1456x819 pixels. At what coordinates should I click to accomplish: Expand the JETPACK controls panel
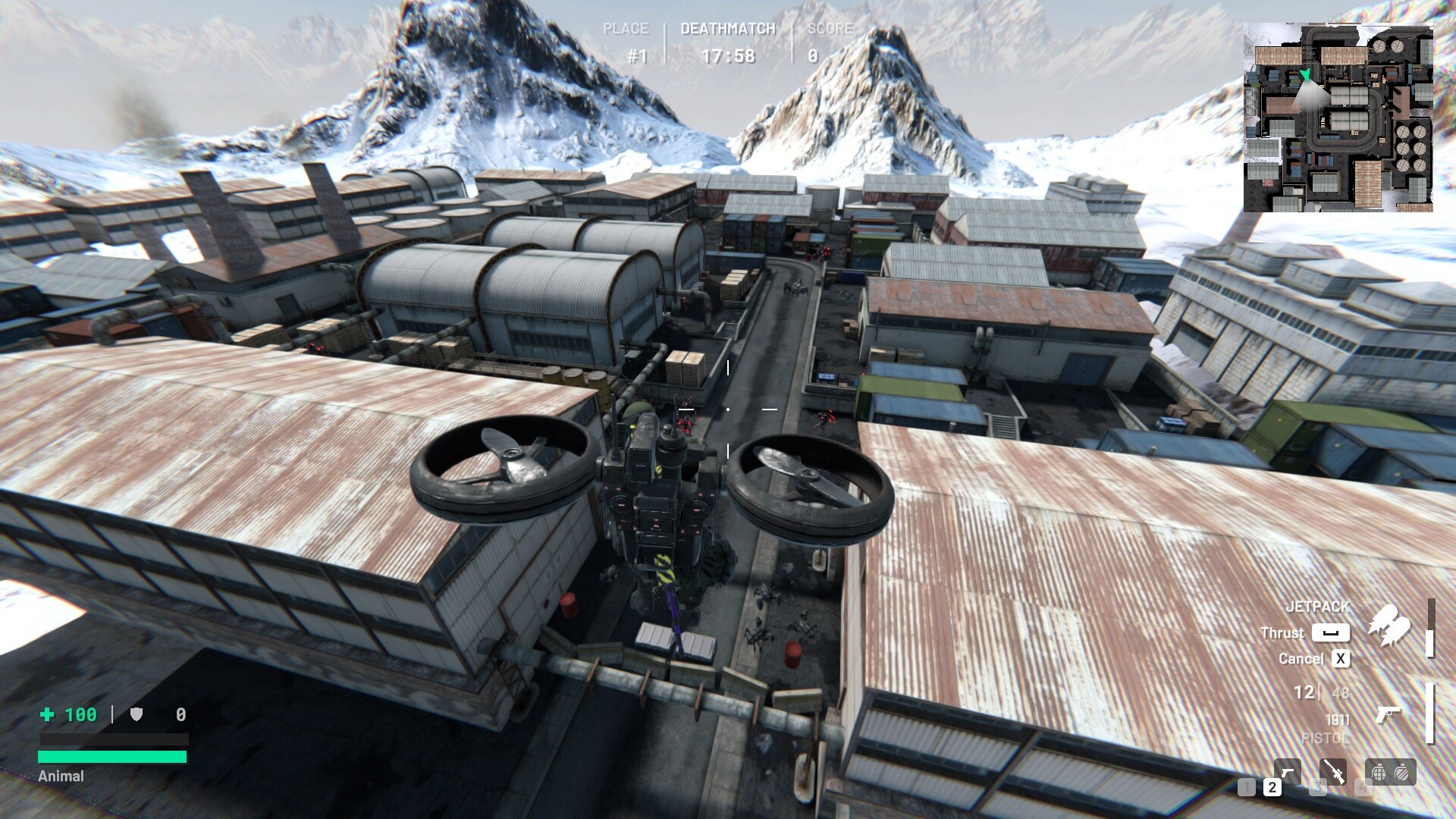[1318, 606]
